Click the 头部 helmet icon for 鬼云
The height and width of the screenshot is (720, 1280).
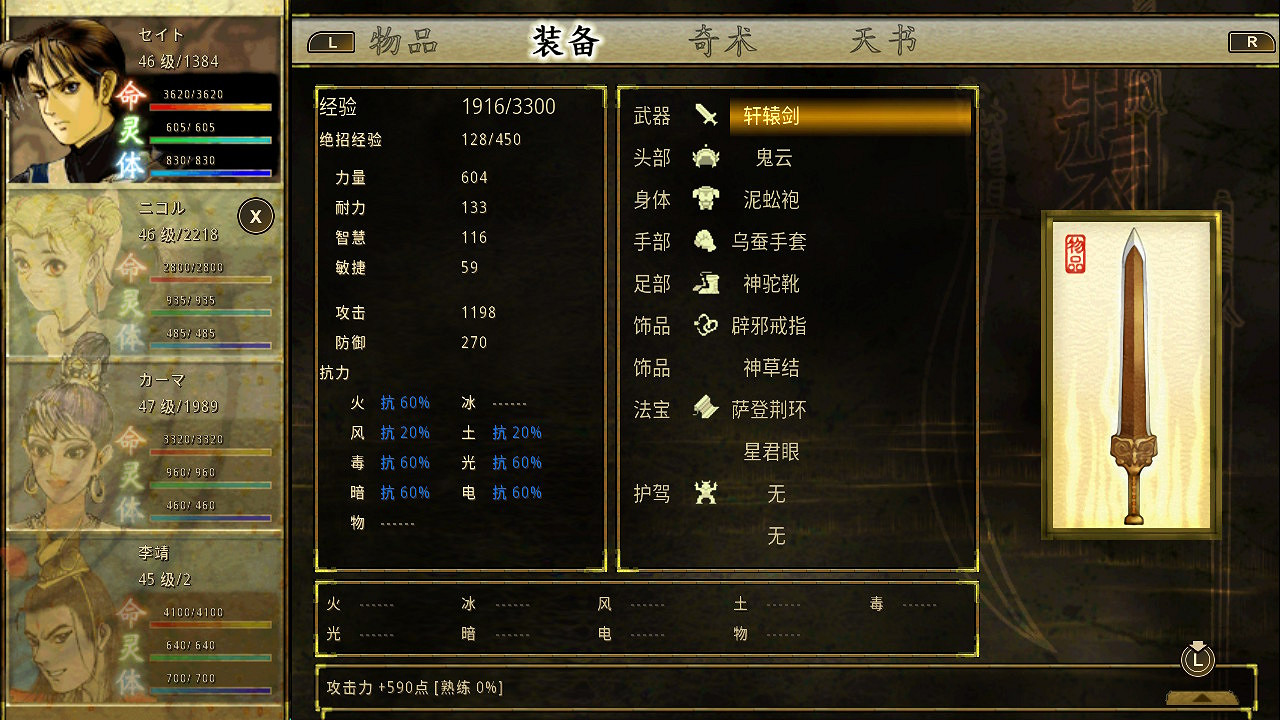(707, 157)
